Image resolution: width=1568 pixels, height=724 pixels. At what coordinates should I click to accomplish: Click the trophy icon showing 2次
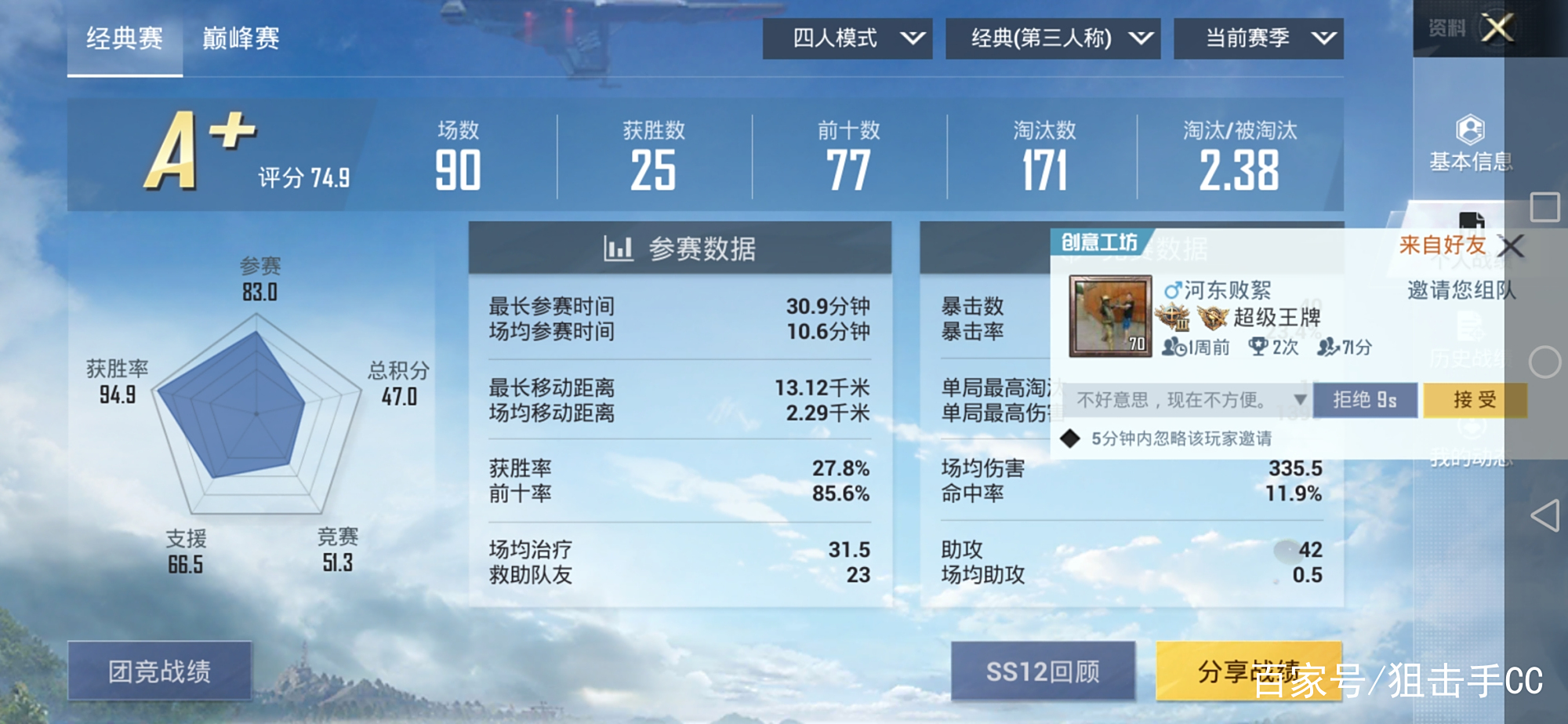(1258, 346)
